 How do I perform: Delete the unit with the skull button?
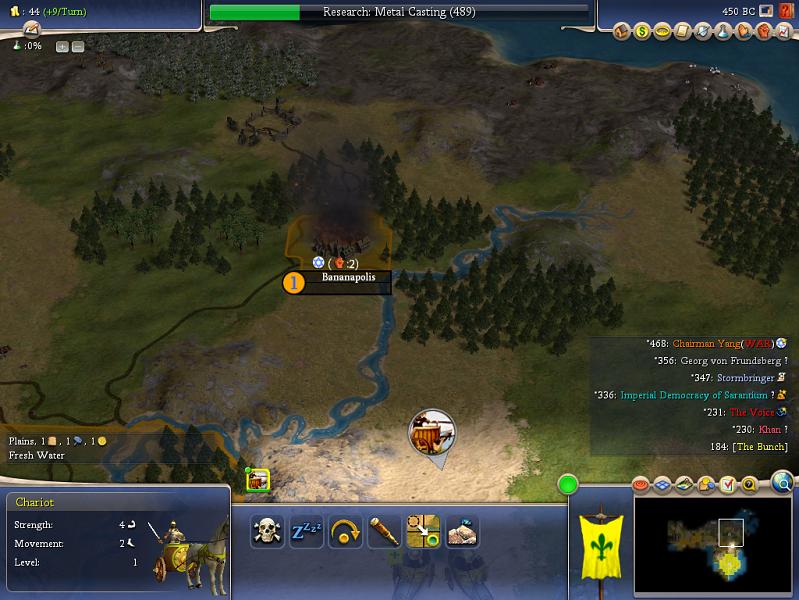[x=266, y=531]
